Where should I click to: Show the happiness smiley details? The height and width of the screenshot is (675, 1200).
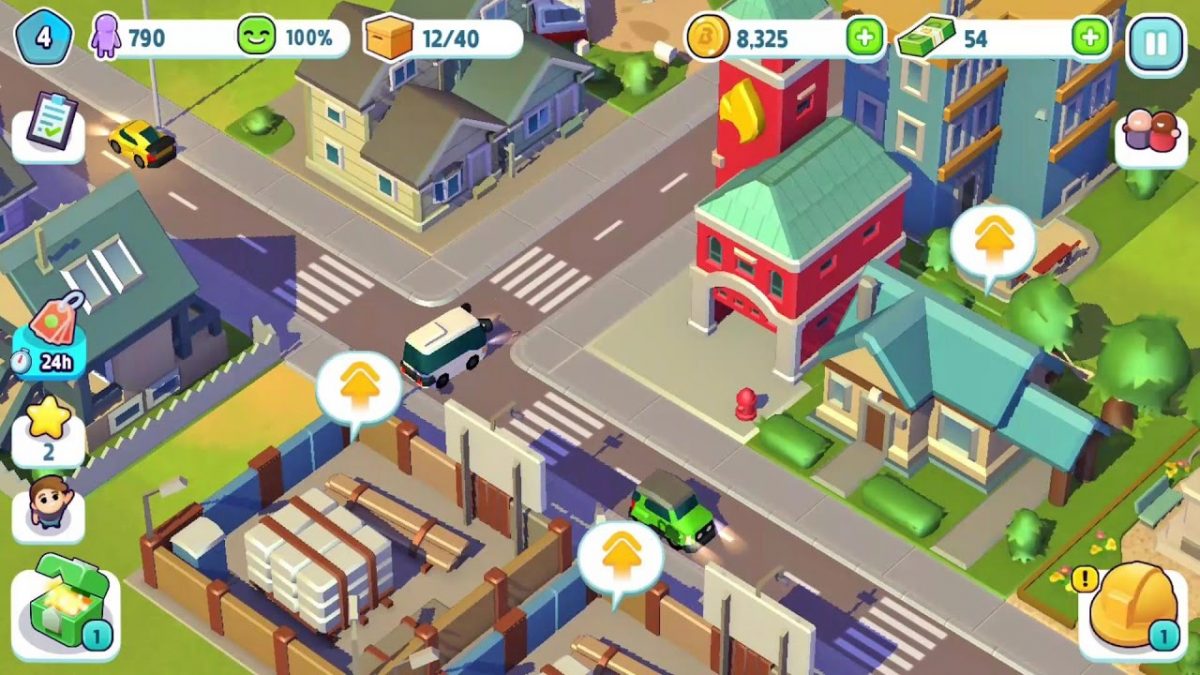tap(292, 39)
